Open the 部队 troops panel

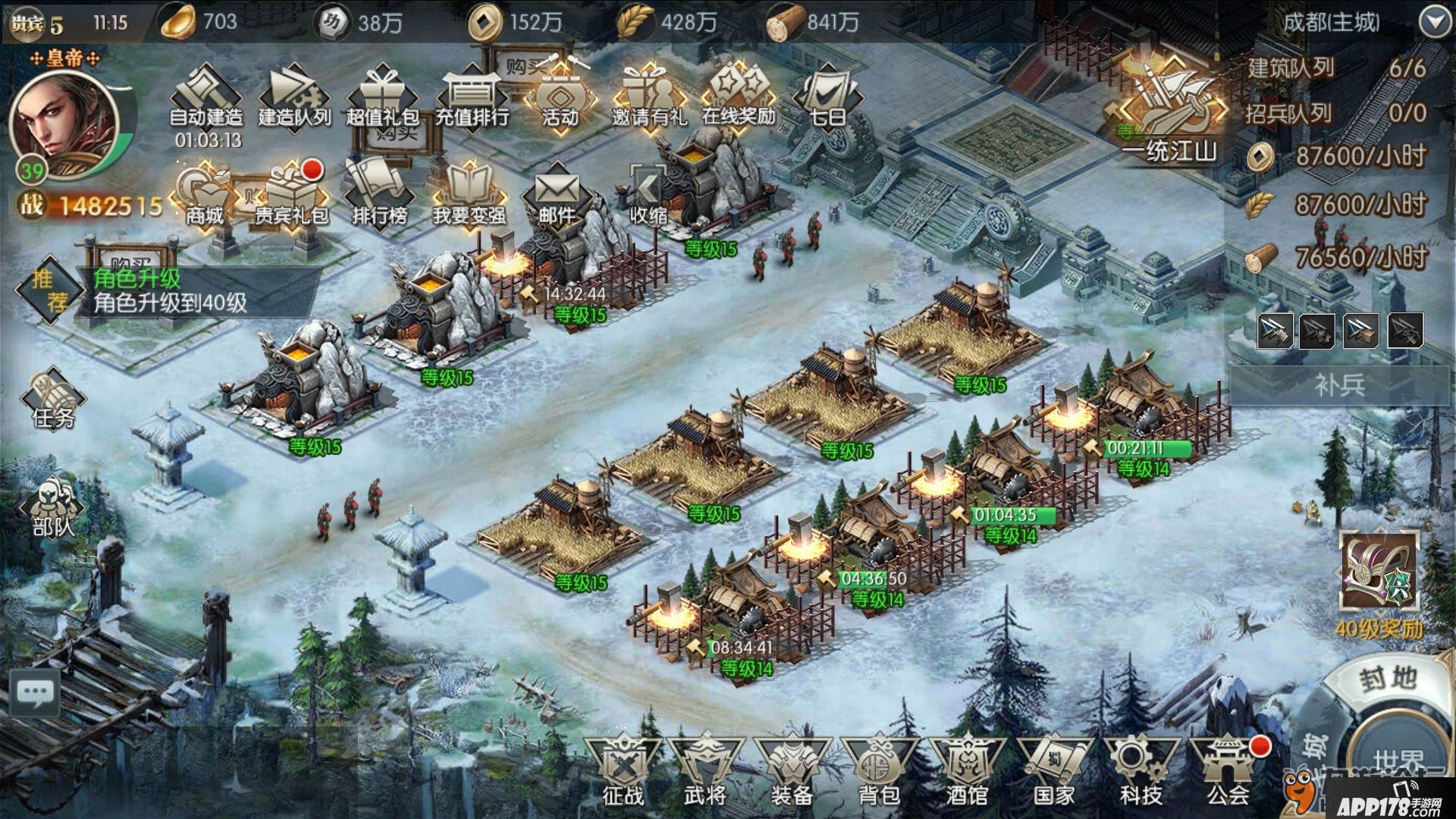pos(53,507)
